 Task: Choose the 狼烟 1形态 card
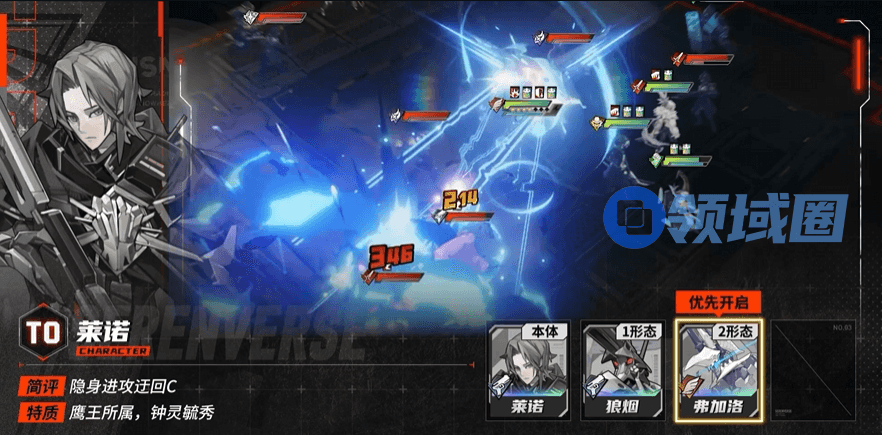point(624,370)
